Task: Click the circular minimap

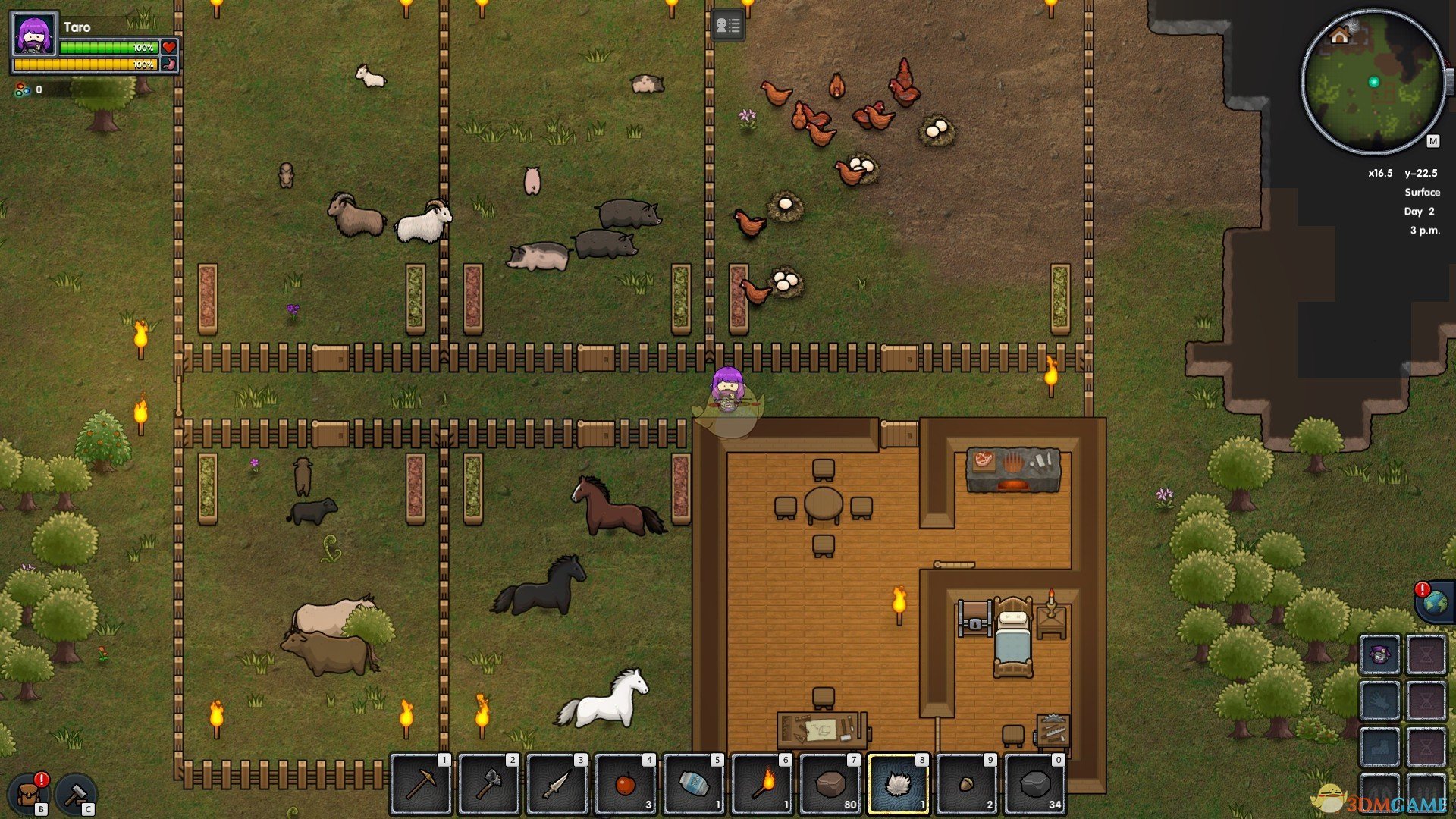Action: point(1373,82)
